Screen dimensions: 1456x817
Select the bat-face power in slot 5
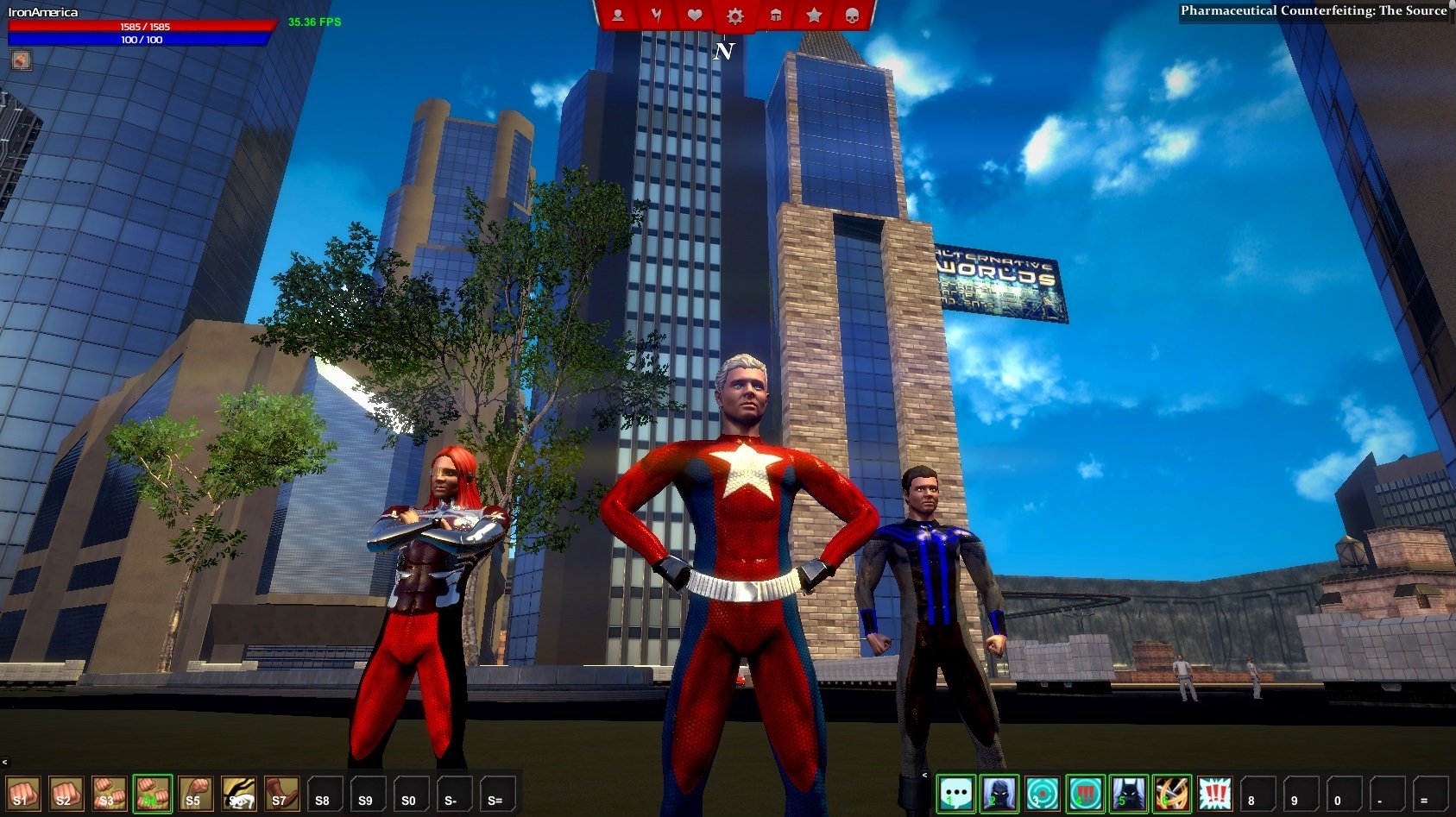click(1127, 793)
